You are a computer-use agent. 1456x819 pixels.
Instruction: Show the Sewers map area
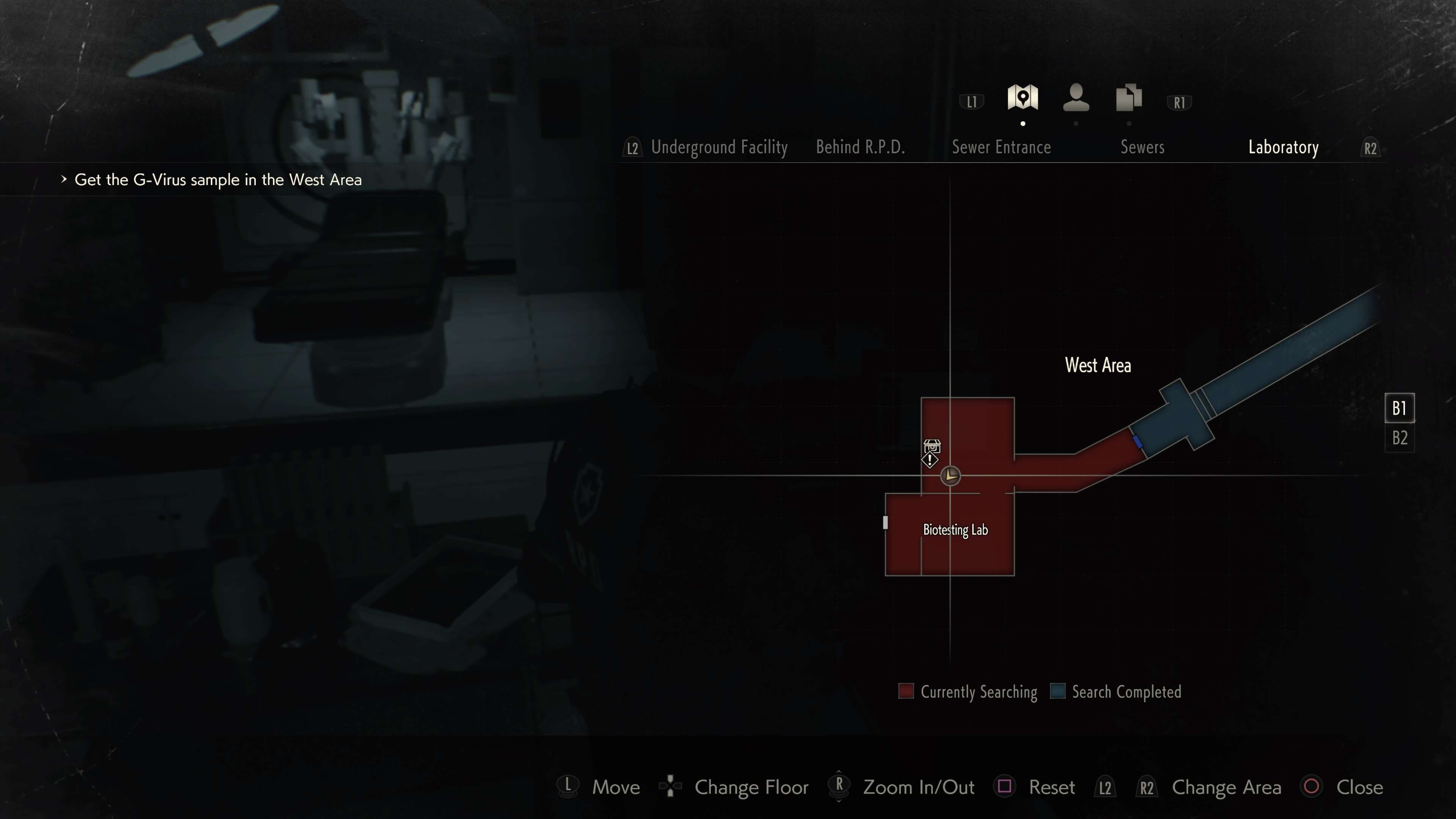click(x=1142, y=147)
